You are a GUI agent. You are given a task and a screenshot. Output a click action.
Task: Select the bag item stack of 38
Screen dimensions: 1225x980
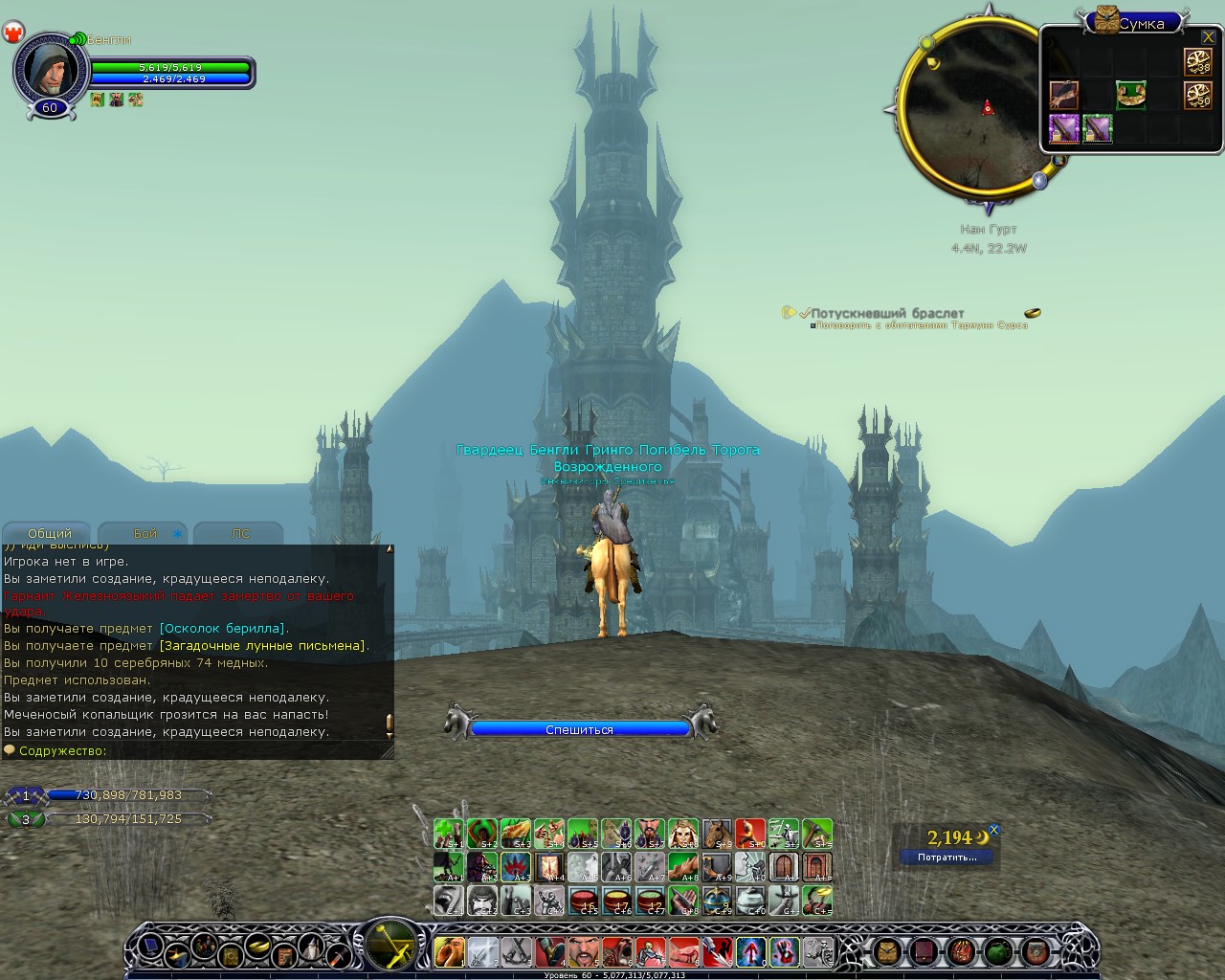1197,61
